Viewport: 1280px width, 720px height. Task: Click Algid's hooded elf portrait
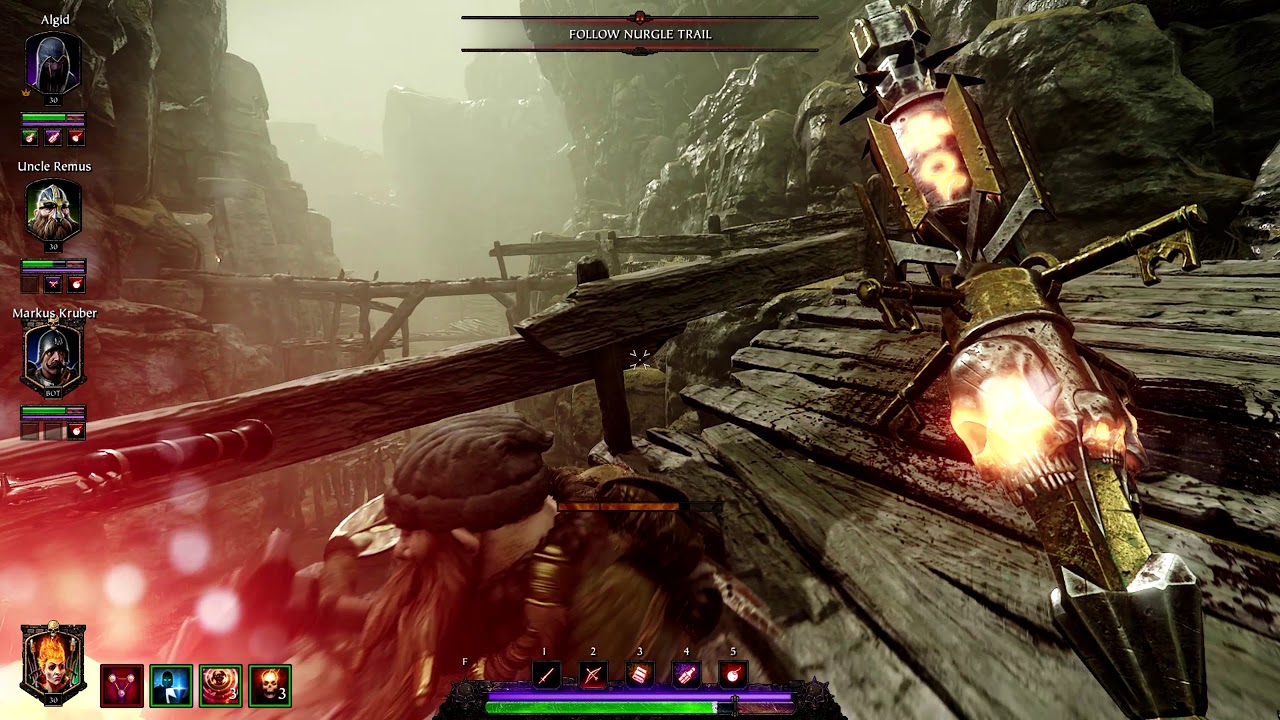(x=53, y=65)
